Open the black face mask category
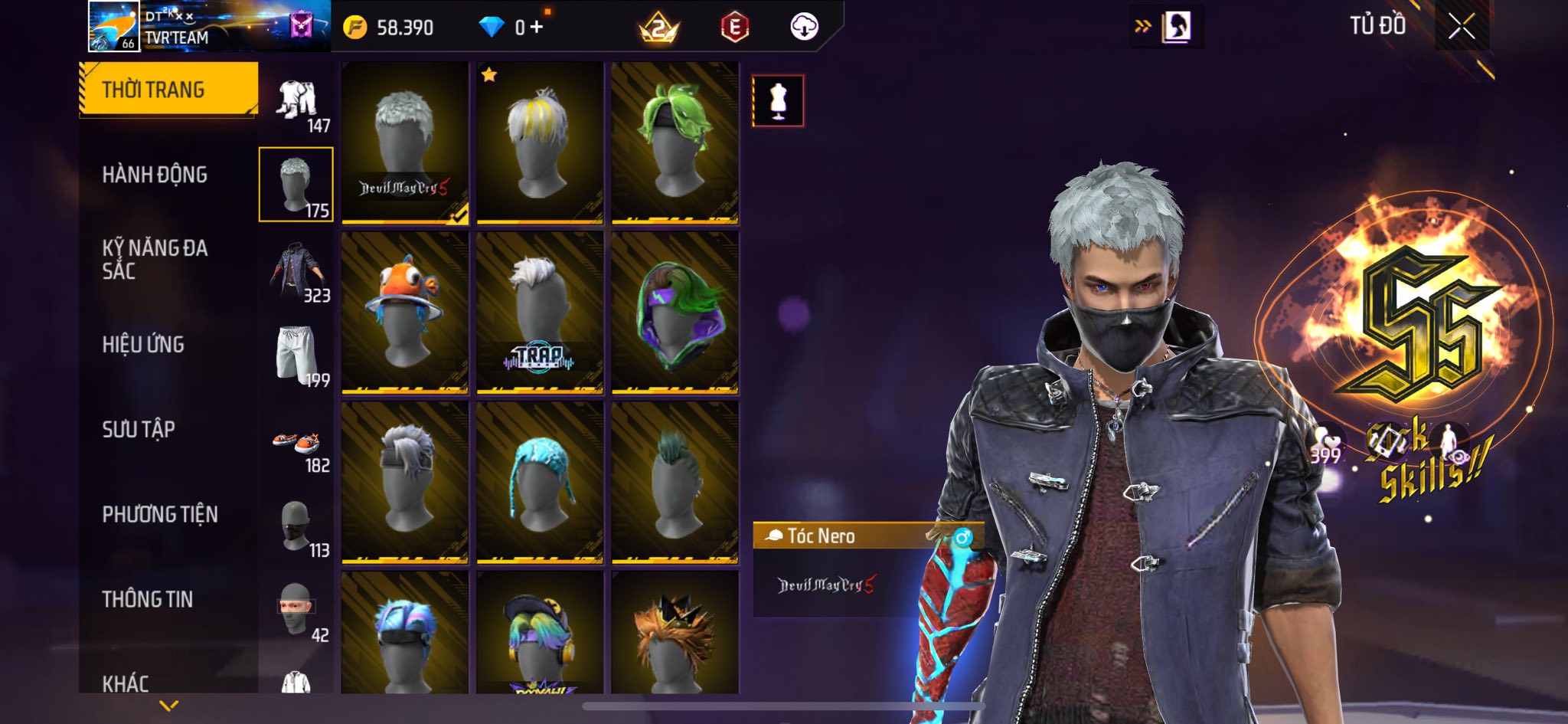 tap(297, 527)
